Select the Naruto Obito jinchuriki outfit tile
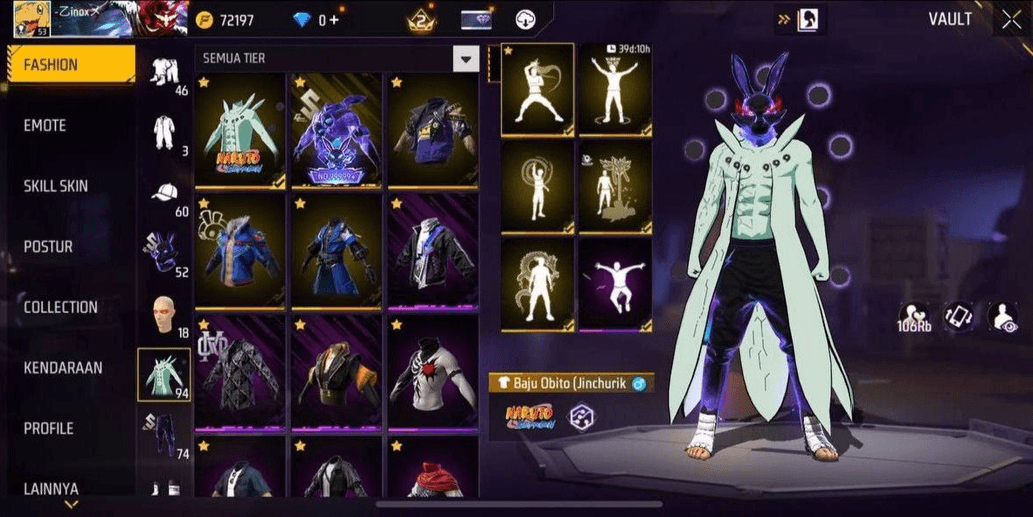This screenshot has width=1033, height=517. 240,130
